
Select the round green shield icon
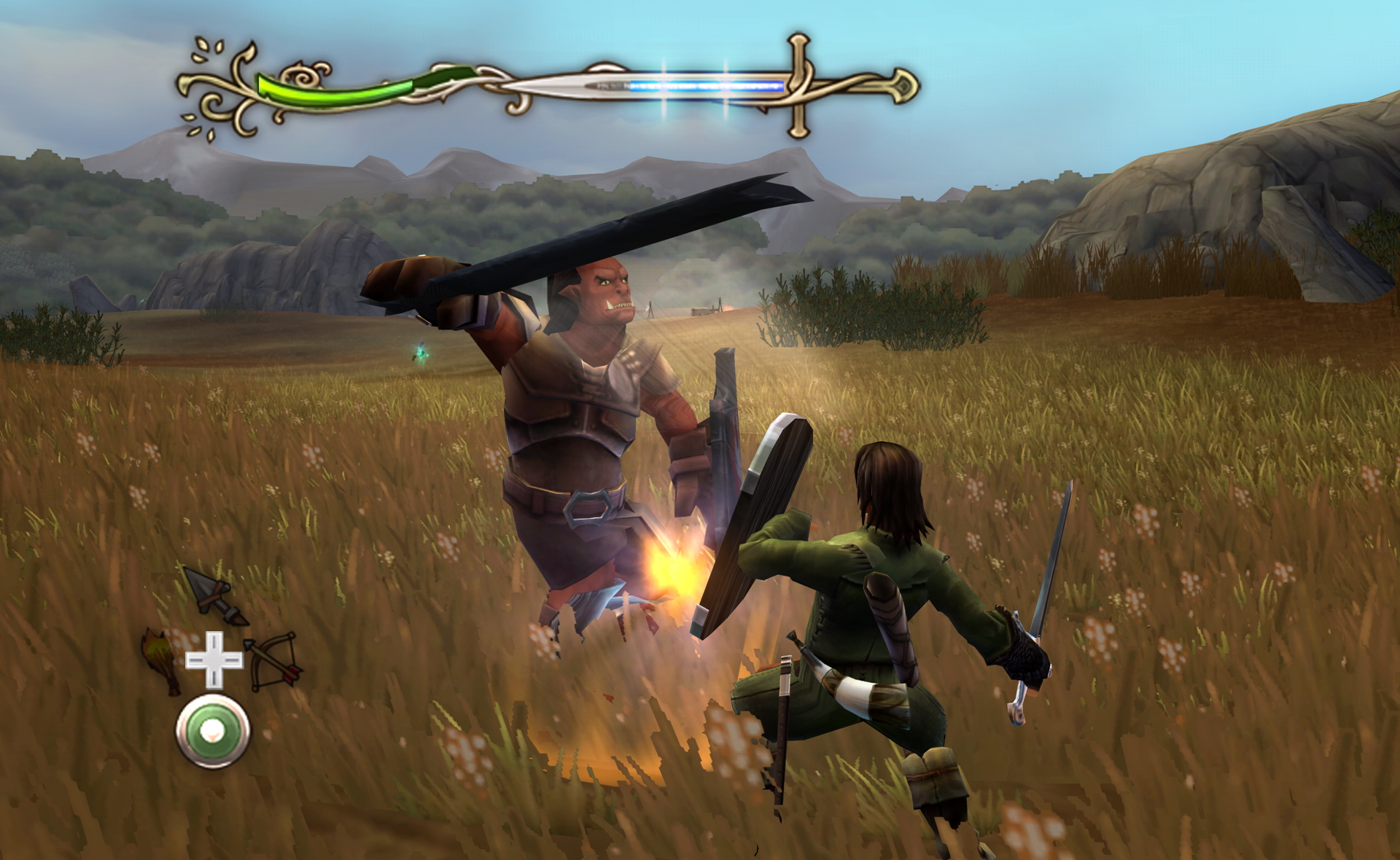213,731
